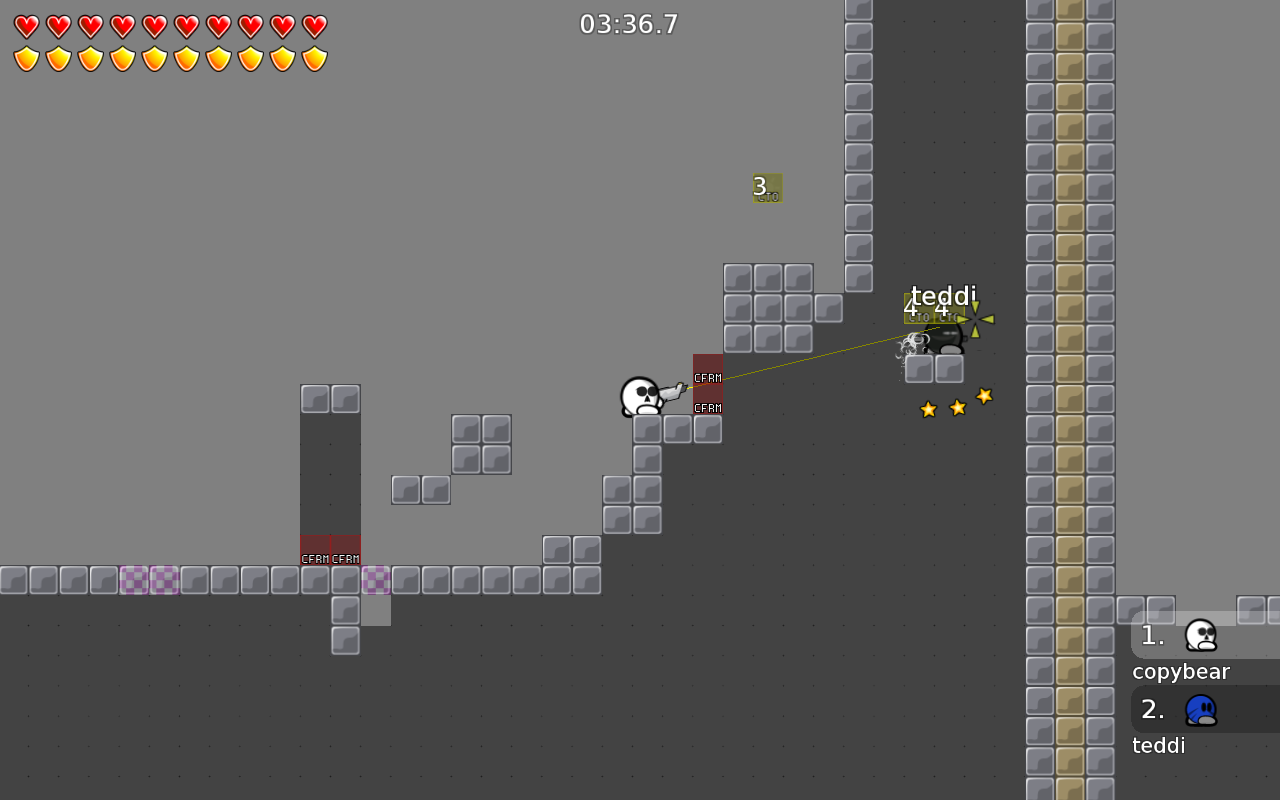
Task: Click the teddi name label in the scoreboard
Action: (x=1158, y=744)
